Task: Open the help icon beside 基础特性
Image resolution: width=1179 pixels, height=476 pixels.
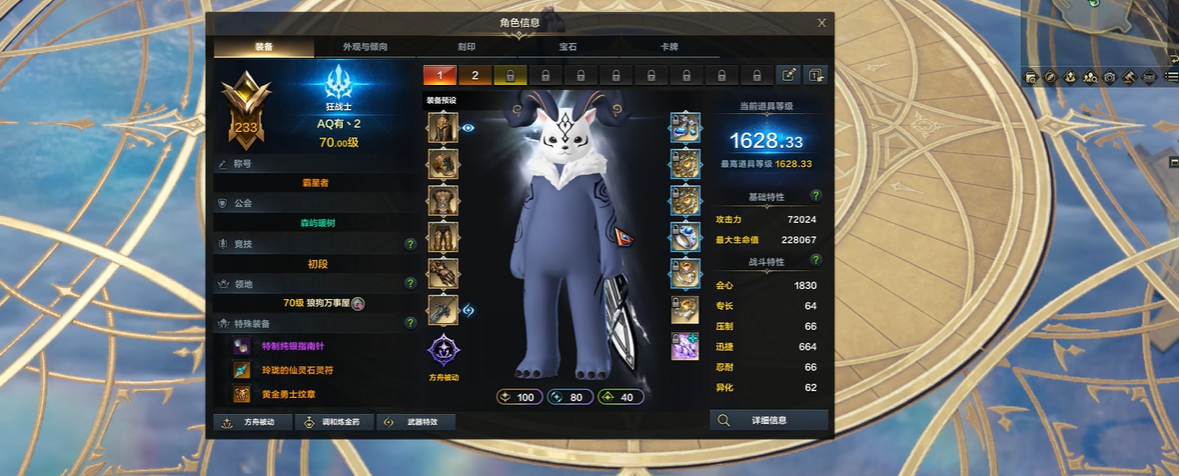Action: pos(816,196)
